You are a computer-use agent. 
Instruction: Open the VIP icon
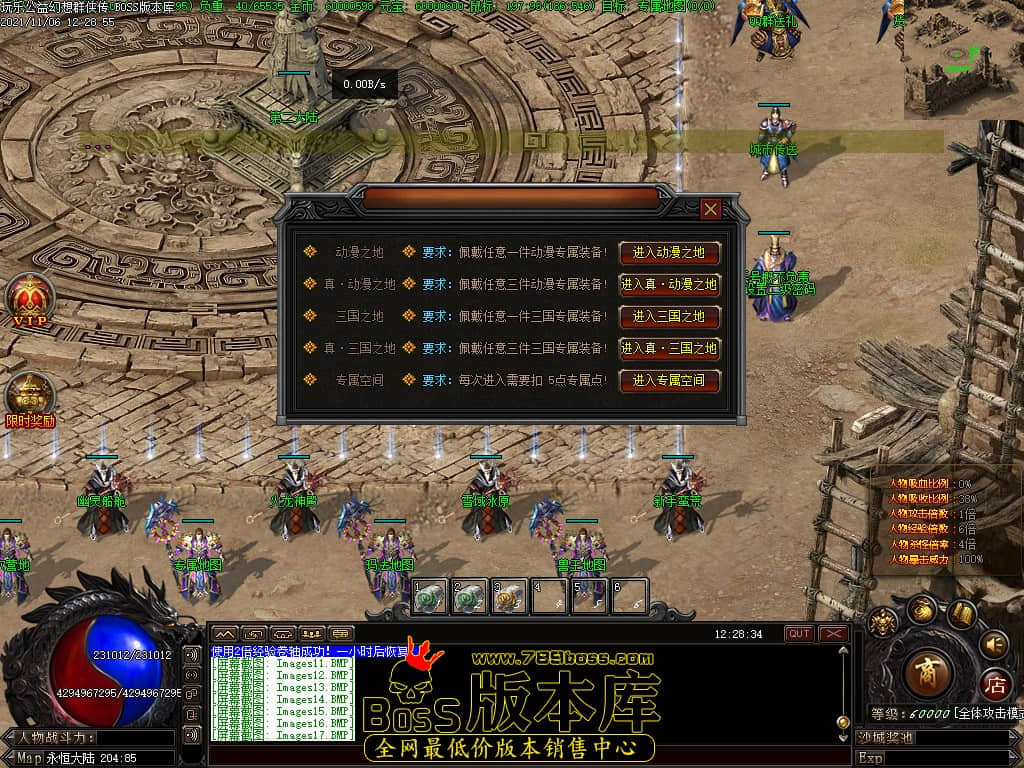point(30,300)
